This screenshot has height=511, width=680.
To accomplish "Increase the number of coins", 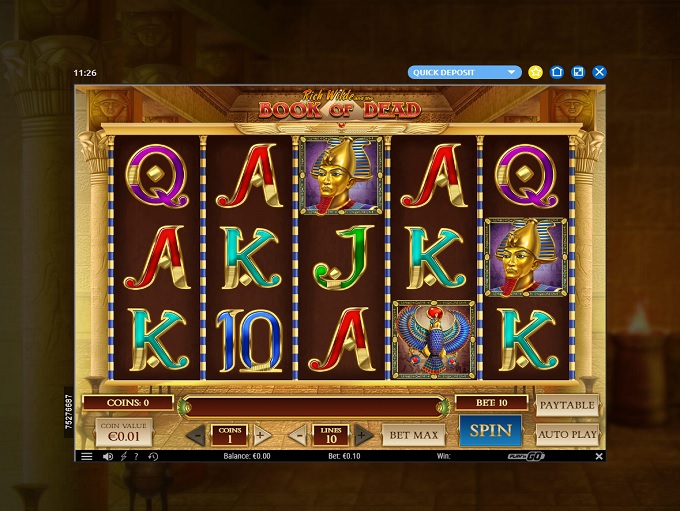I will pos(260,435).
